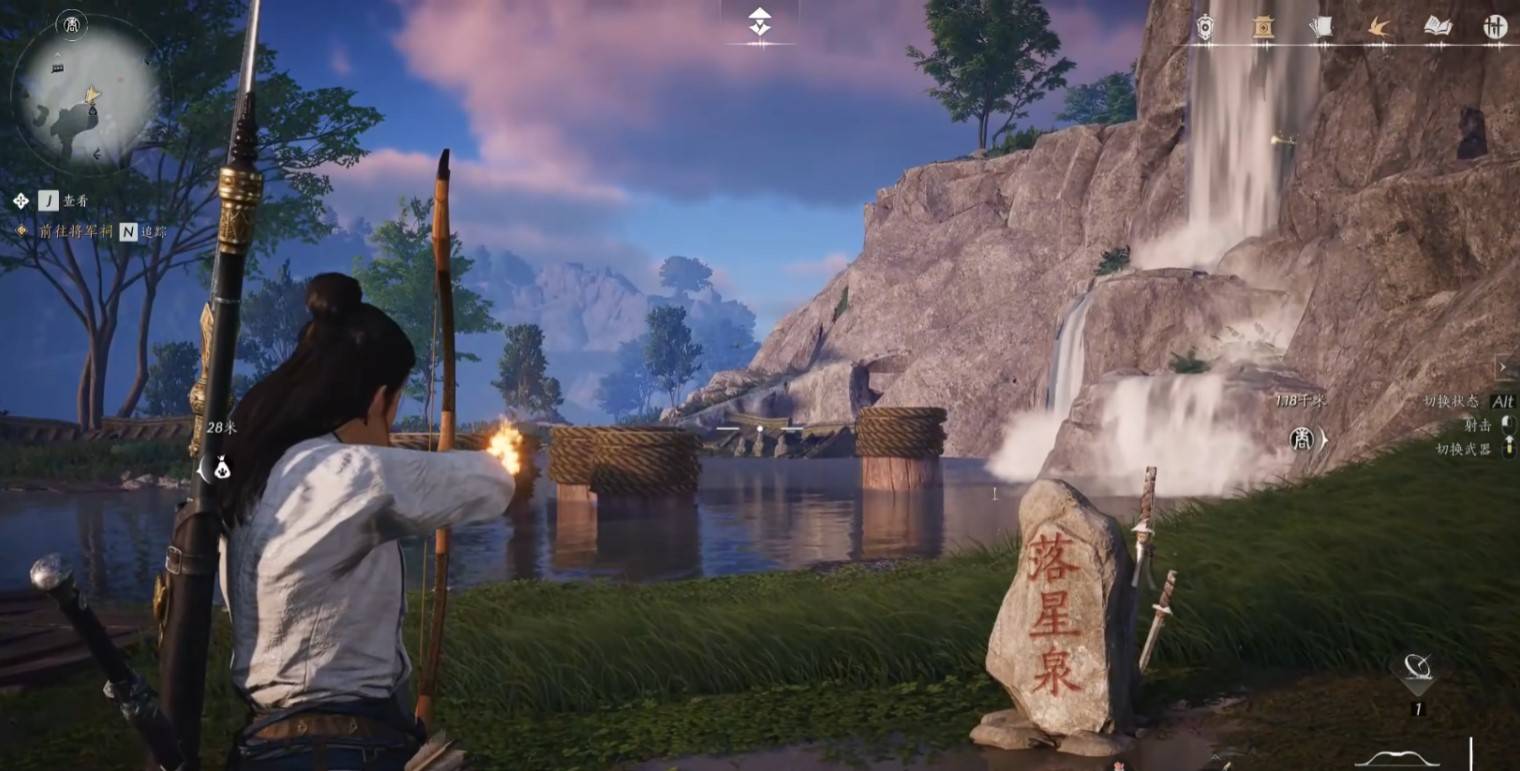Open the round crossed-blades menu icon
Image resolution: width=1520 pixels, height=771 pixels.
[1495, 27]
